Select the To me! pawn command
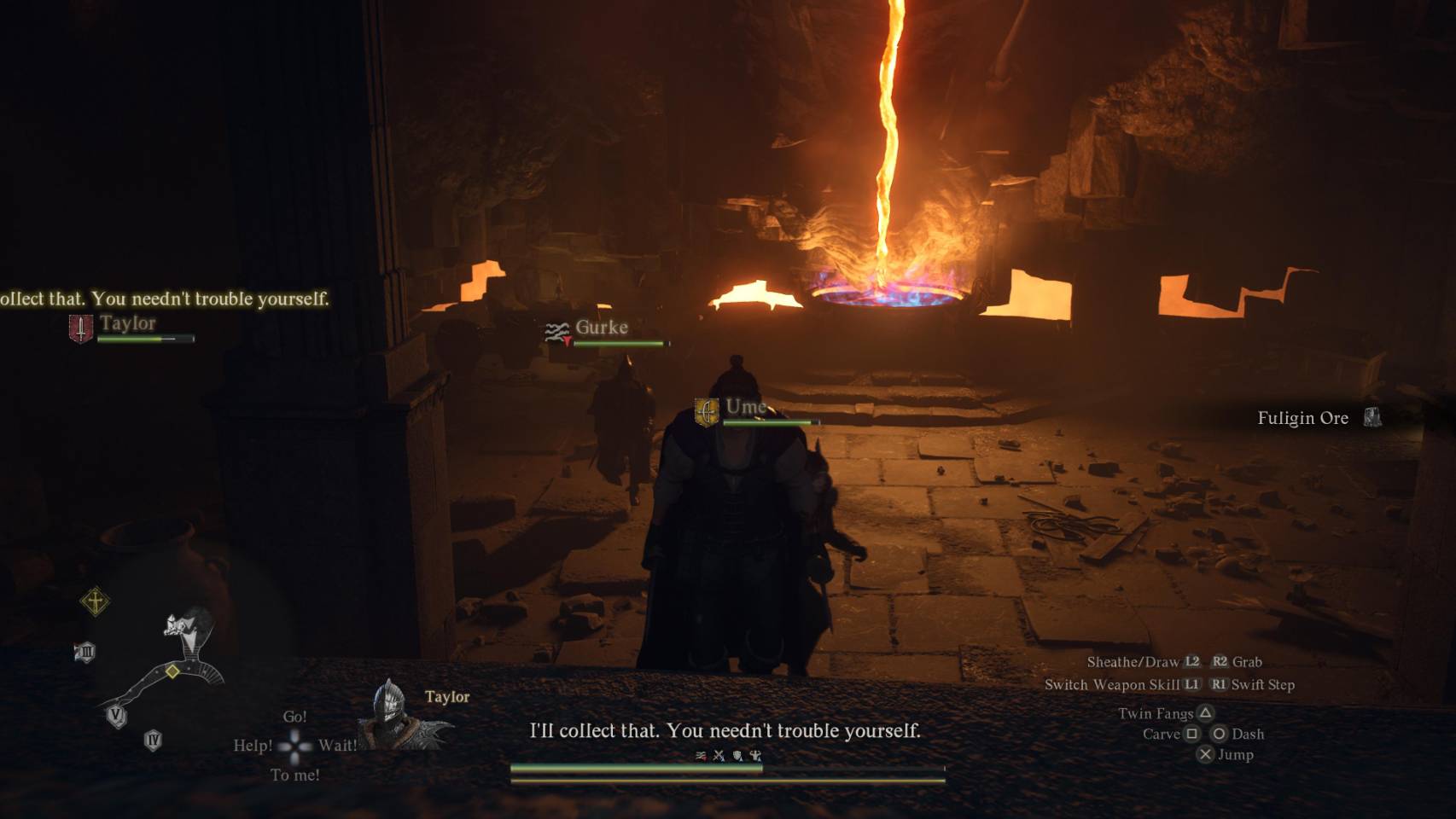Viewport: 1456px width, 819px height. pyautogui.click(x=294, y=775)
